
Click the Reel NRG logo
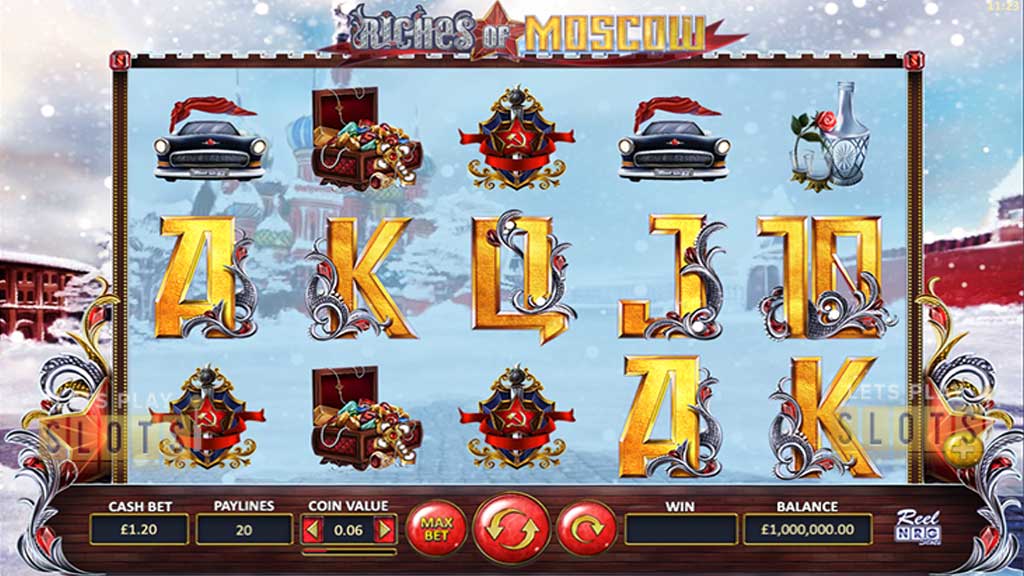pos(918,528)
